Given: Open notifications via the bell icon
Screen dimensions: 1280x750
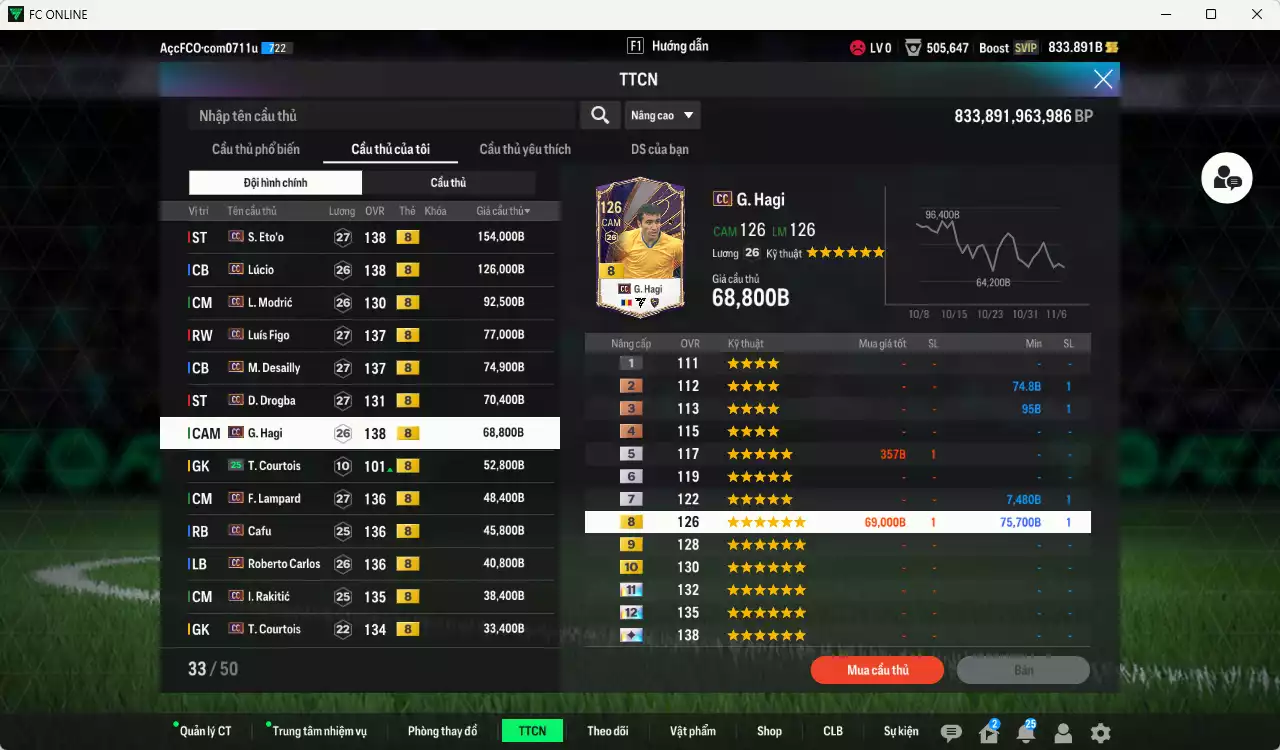Looking at the screenshot, I should click(1025, 731).
